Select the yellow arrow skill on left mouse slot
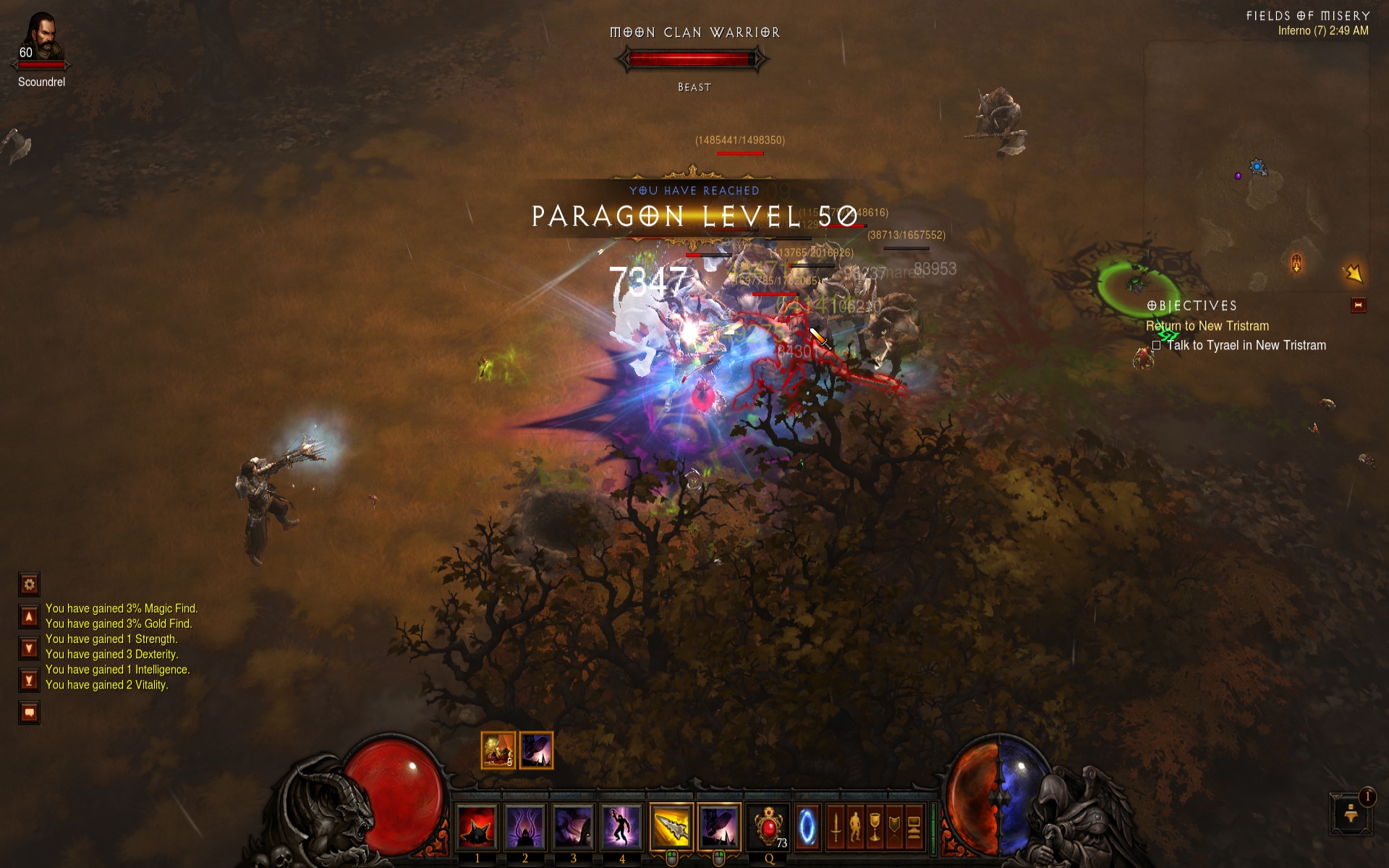 pyautogui.click(x=671, y=827)
